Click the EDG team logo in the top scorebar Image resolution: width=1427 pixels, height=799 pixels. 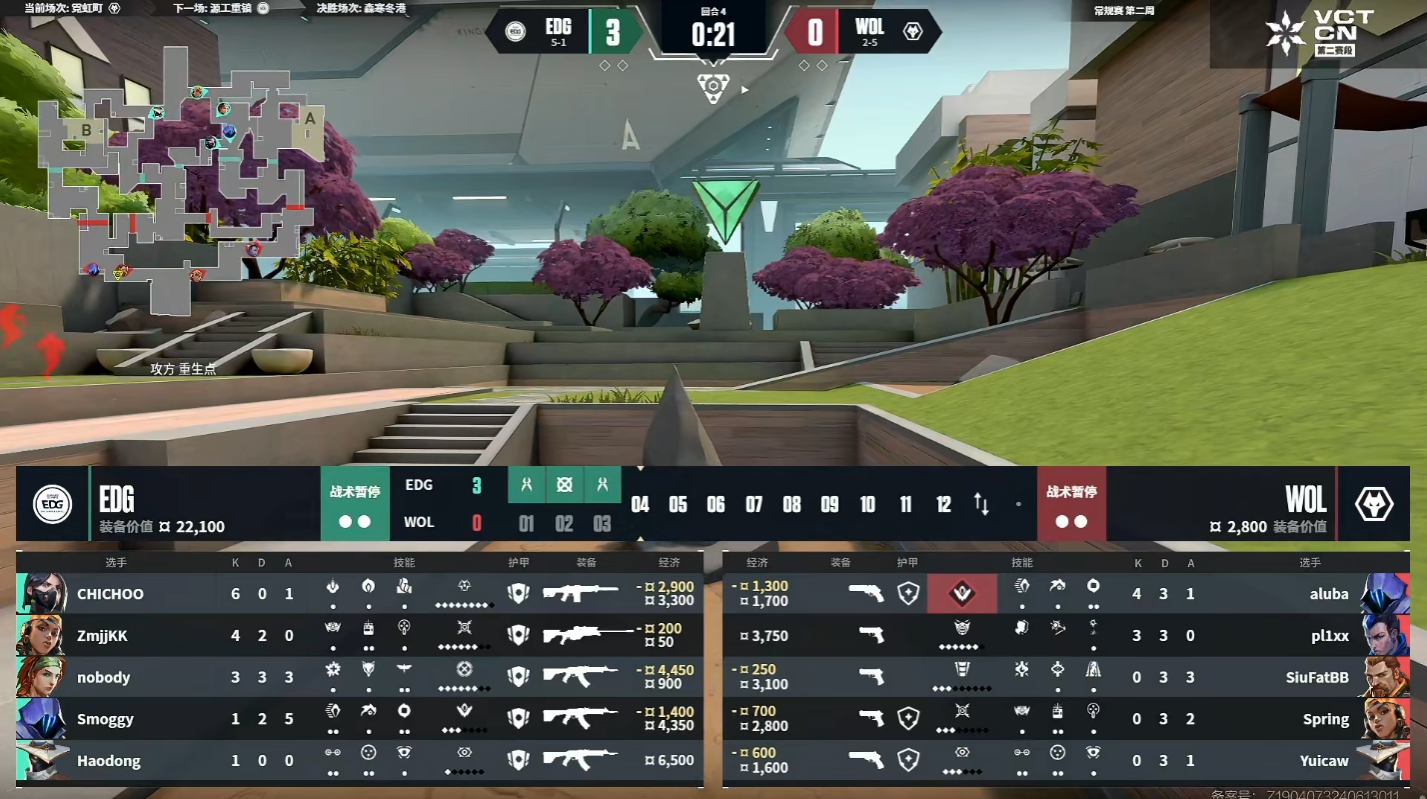pos(516,31)
